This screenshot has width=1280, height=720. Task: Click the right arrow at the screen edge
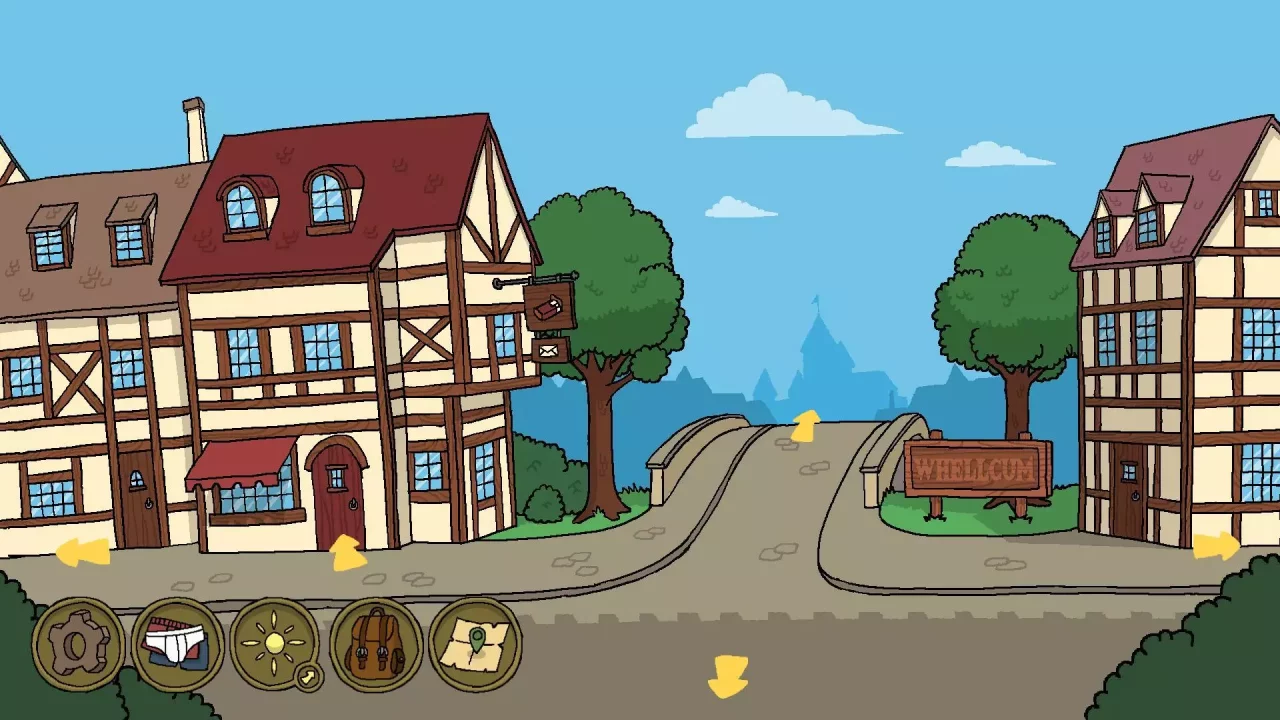(1215, 545)
